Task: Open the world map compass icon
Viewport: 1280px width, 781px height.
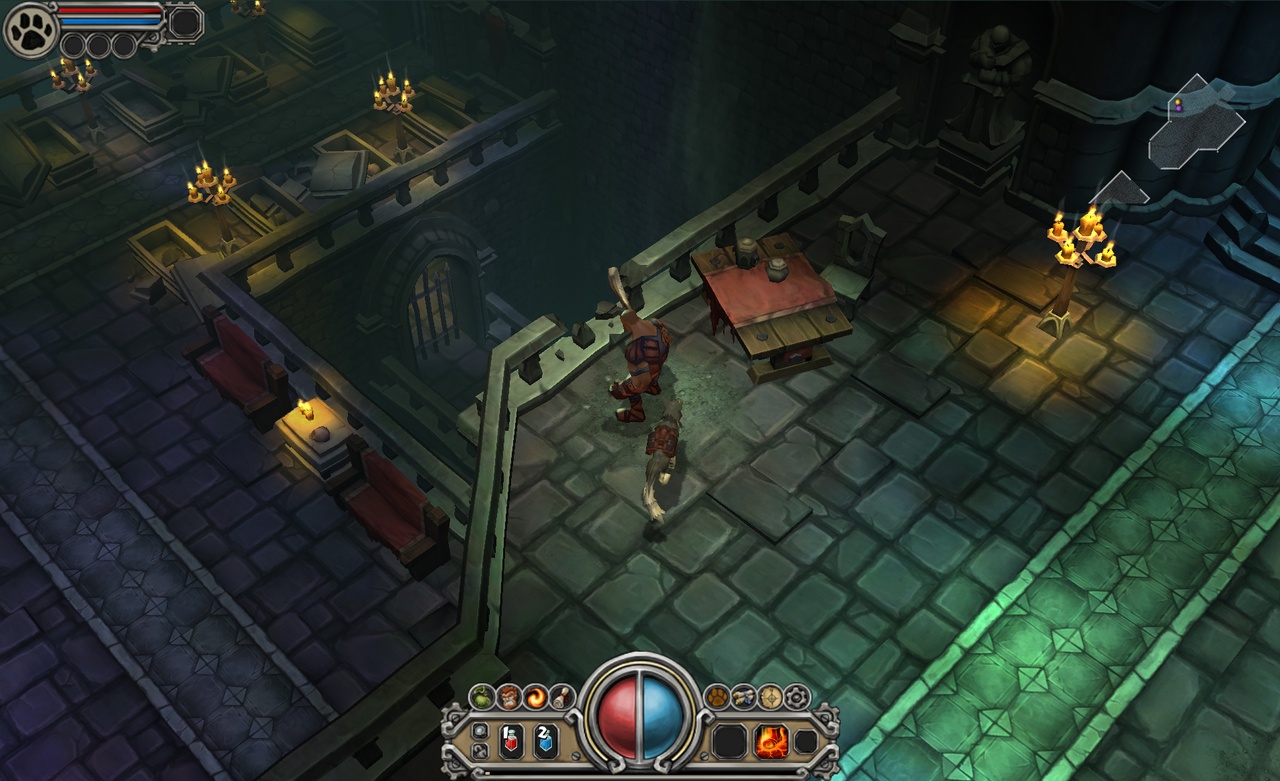Action: 770,697
